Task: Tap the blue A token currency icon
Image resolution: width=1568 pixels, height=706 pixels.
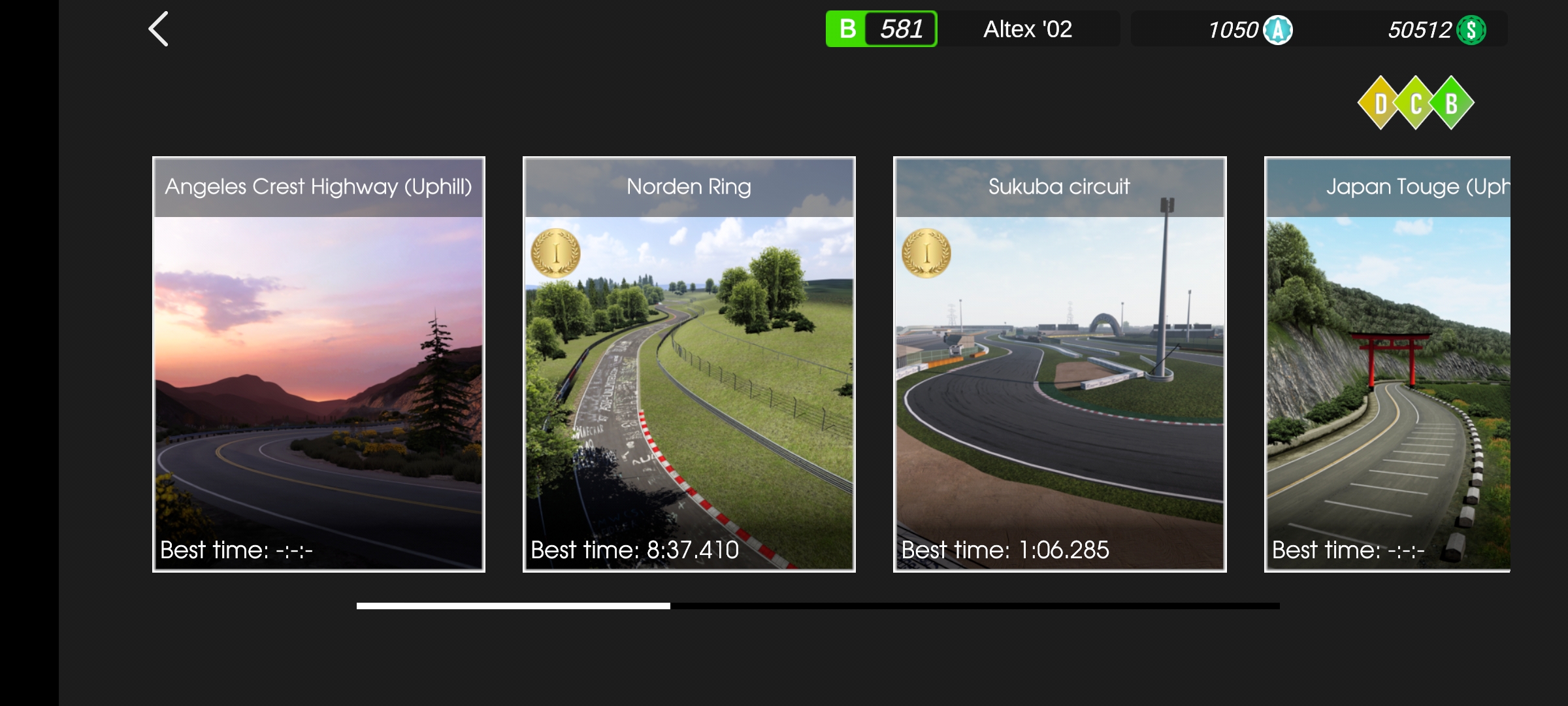Action: coord(1277,30)
